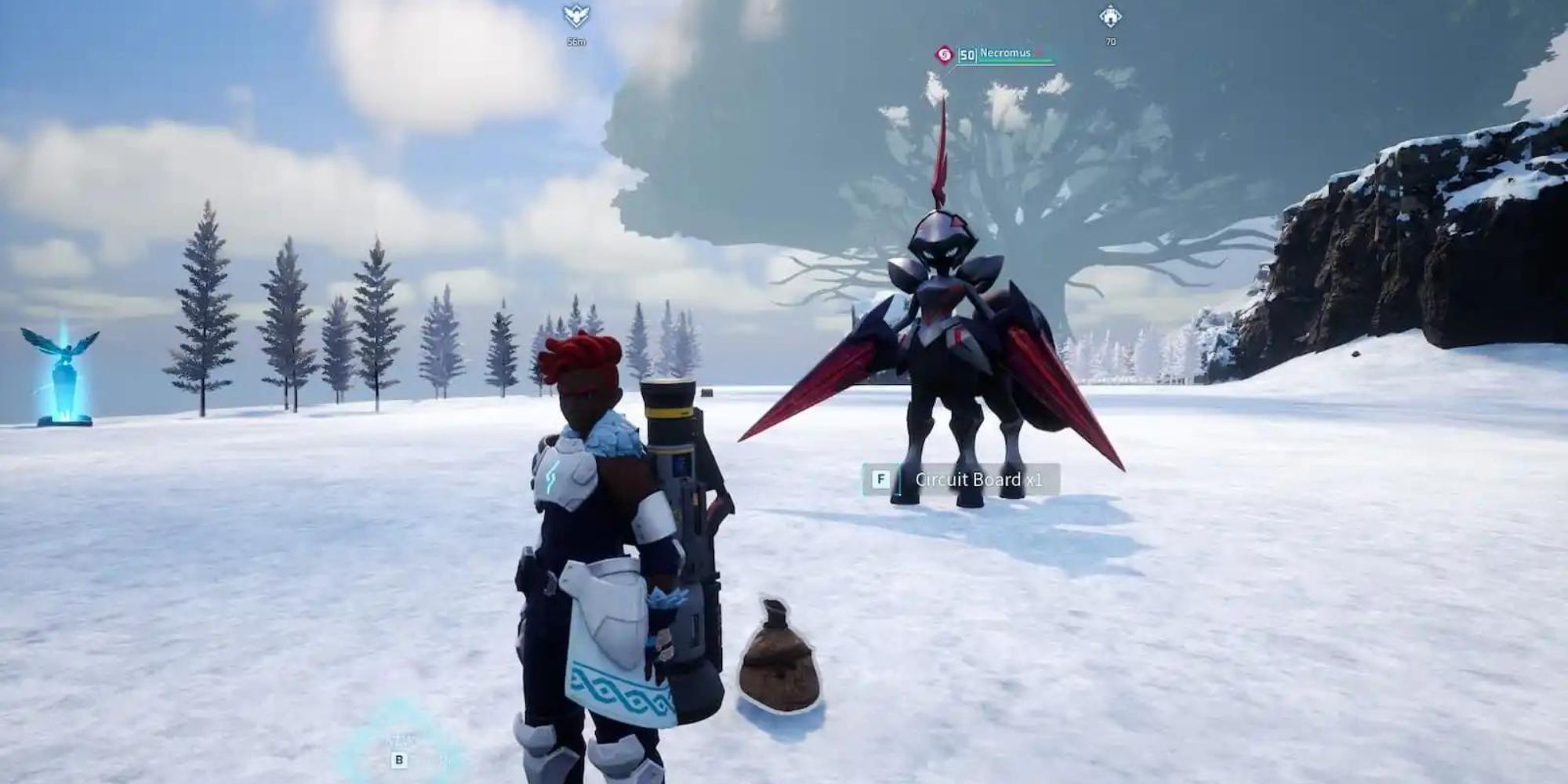This screenshot has height=784, width=1568.
Task: Select the Necromus dark element icon
Action: pyautogui.click(x=944, y=54)
